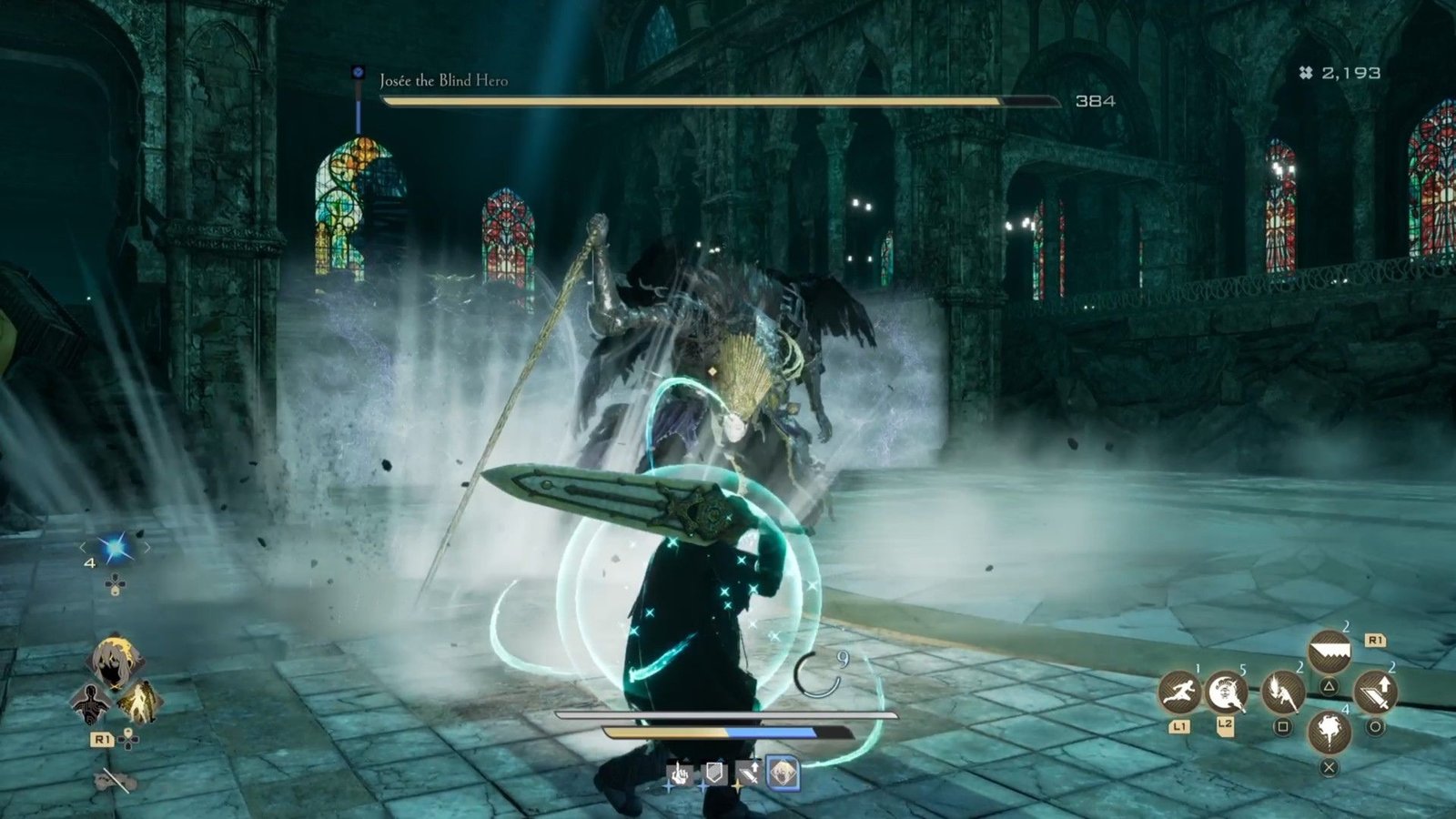Select the sprint ability icon above L1
This screenshot has width=1456, height=819.
(1179, 692)
